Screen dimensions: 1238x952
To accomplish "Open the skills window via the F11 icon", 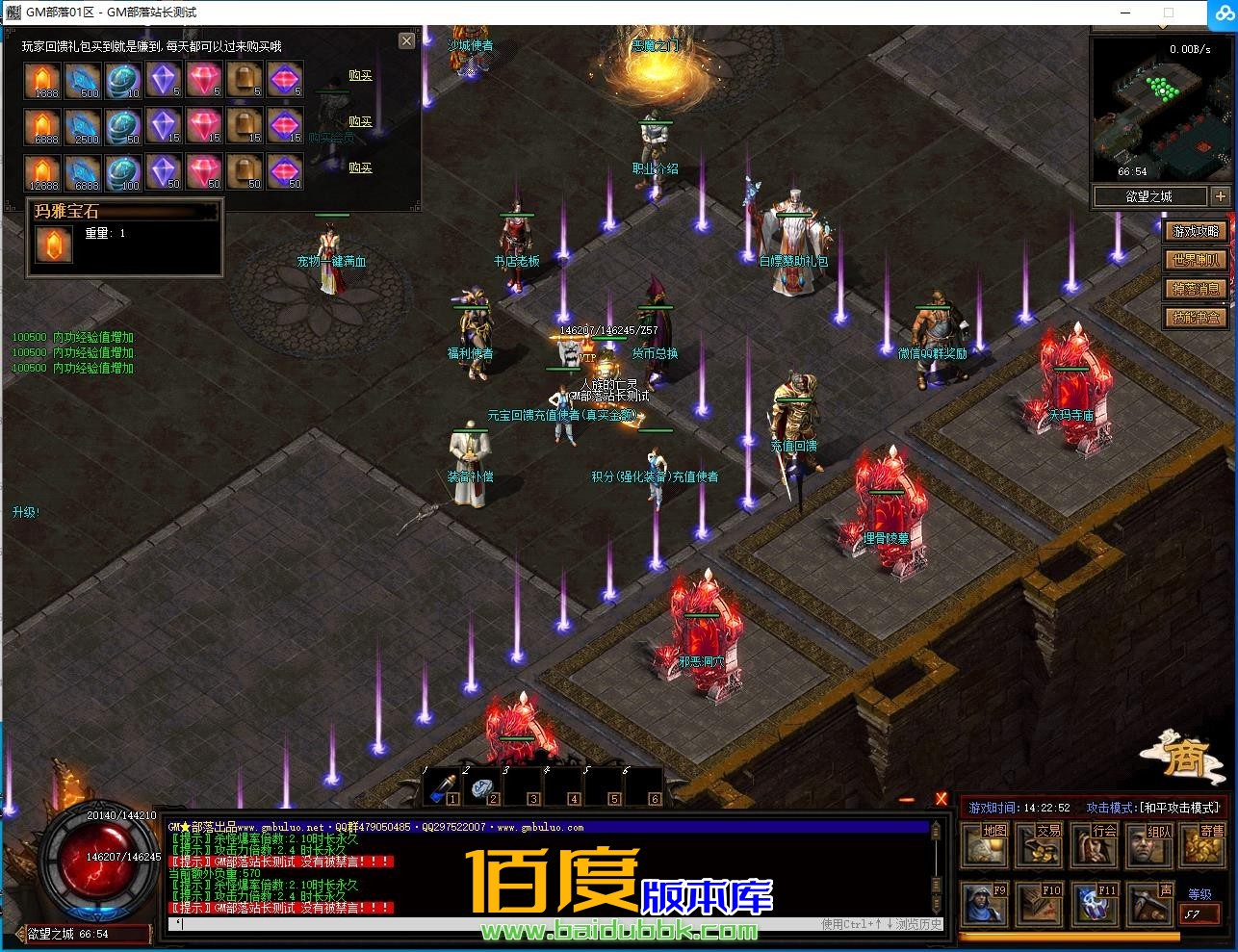I will coord(1094,905).
